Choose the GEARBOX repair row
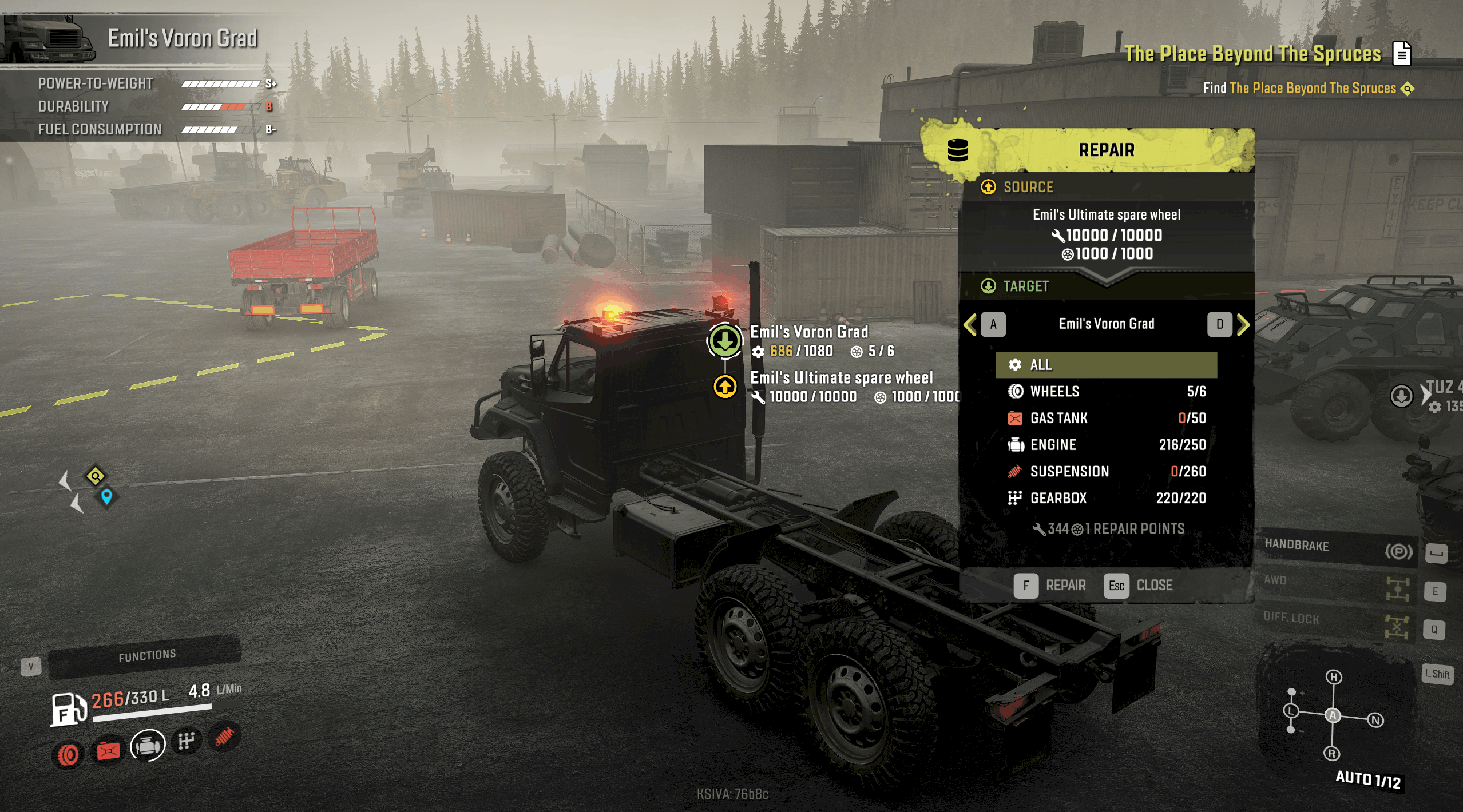Screen dimensions: 1463x812 click(x=1106, y=498)
